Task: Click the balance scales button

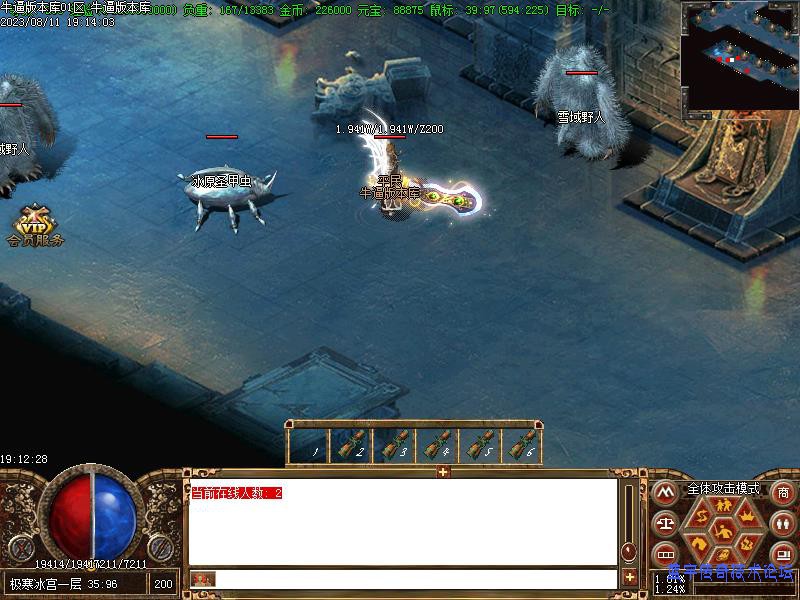Action: pos(663,523)
